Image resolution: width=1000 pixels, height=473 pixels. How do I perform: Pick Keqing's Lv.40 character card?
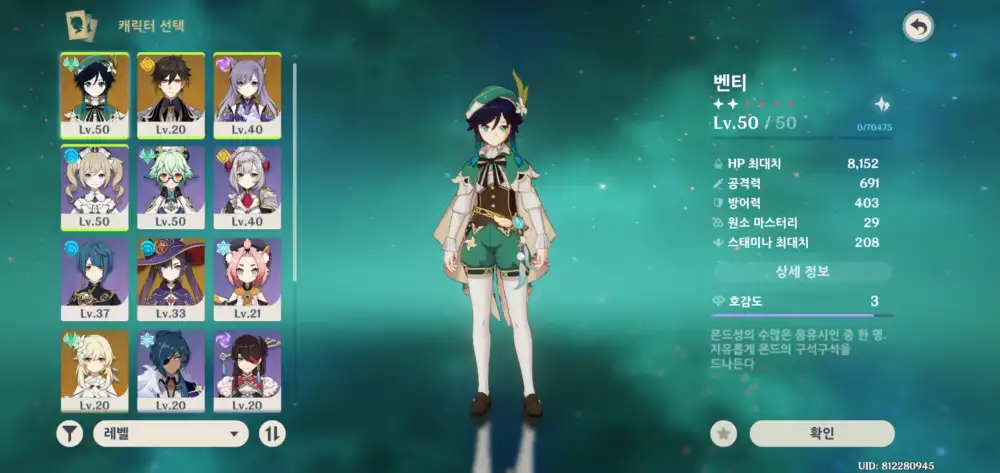pyautogui.click(x=247, y=95)
